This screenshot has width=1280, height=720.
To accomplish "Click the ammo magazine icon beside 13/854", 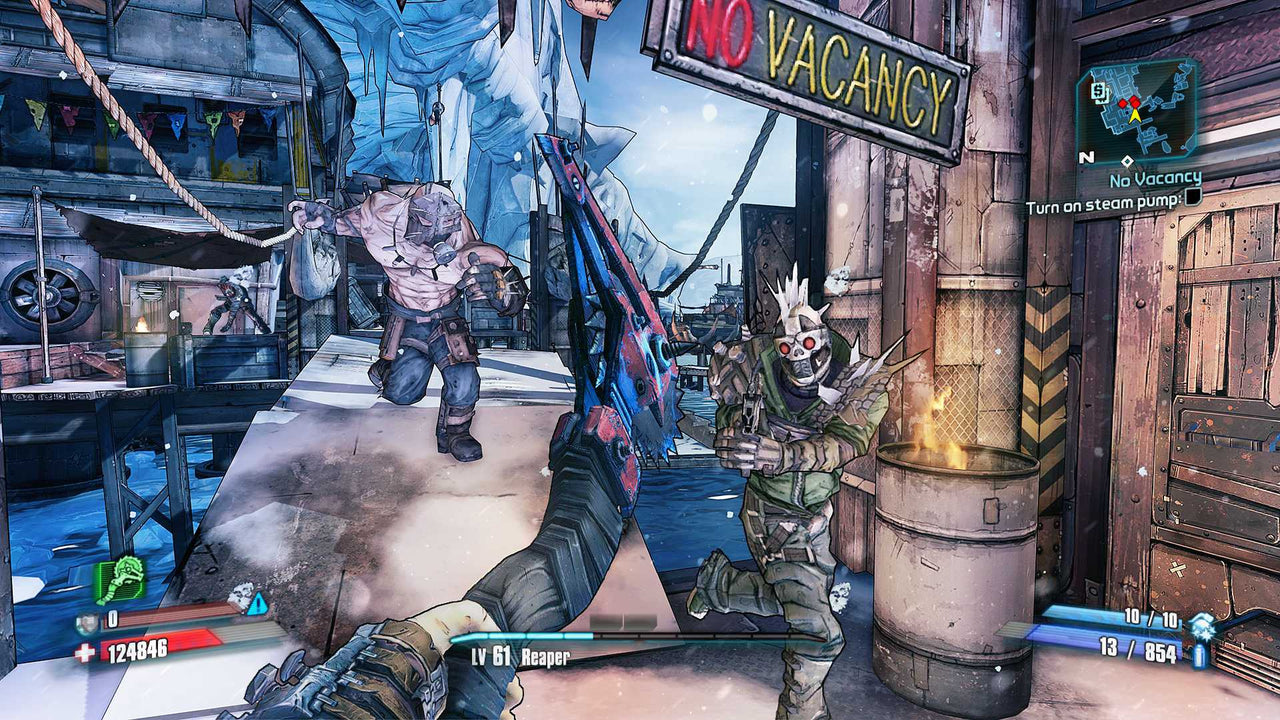I will (1200, 655).
